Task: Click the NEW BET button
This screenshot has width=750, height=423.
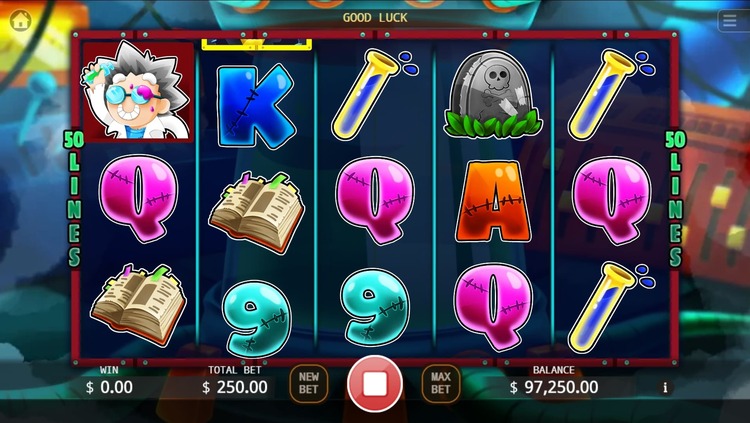Action: click(308, 383)
